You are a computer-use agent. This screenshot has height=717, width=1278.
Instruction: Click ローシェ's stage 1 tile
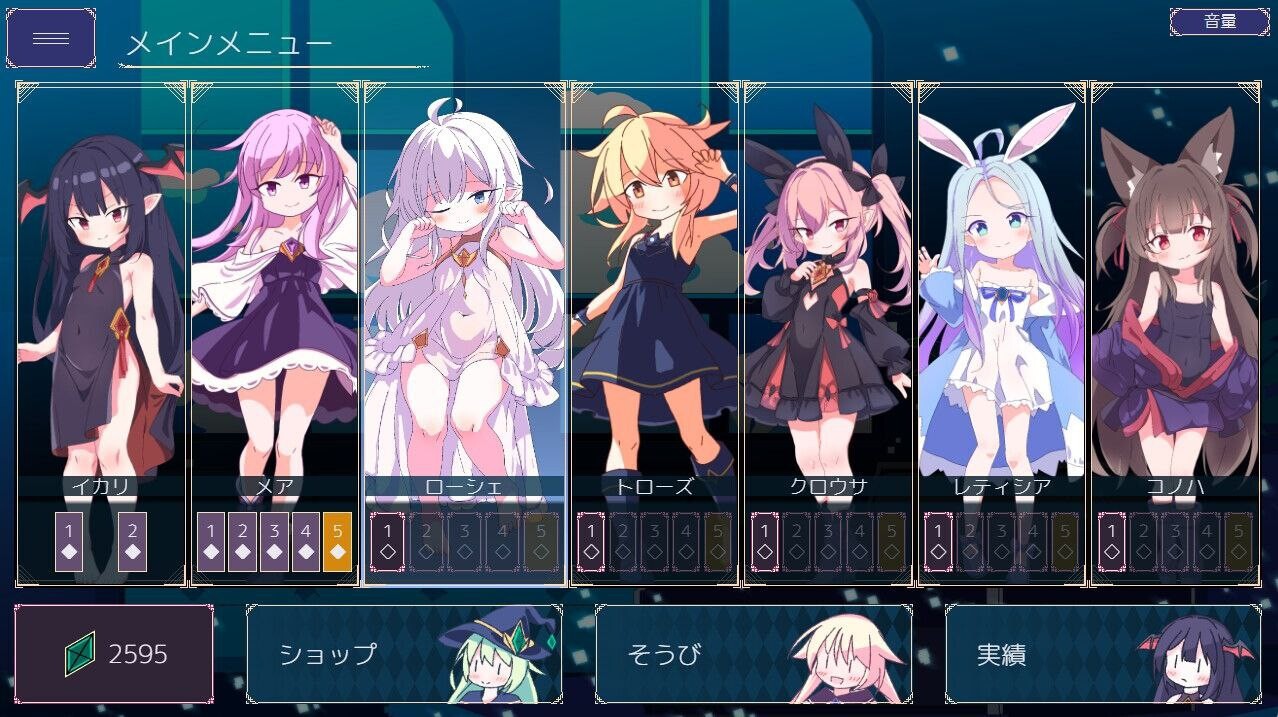(387, 541)
